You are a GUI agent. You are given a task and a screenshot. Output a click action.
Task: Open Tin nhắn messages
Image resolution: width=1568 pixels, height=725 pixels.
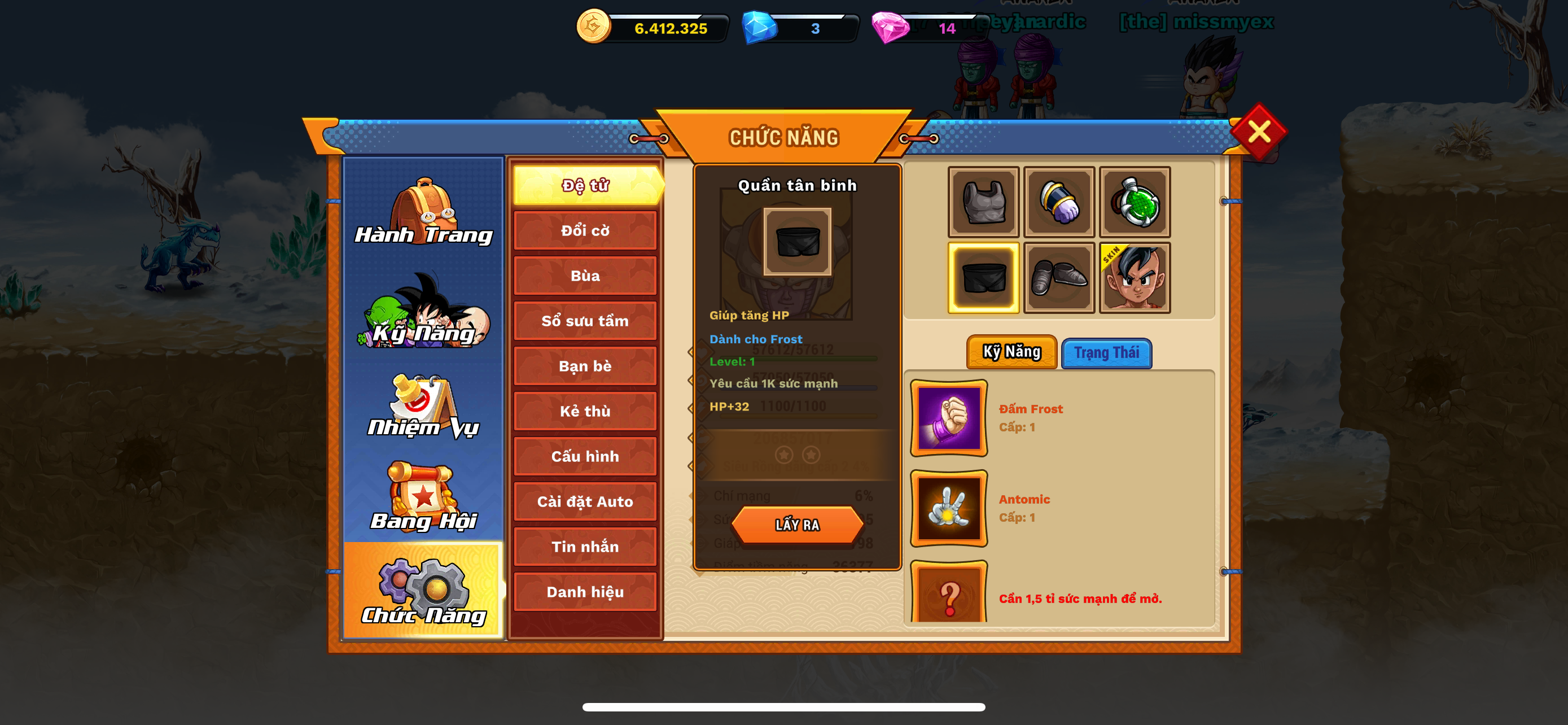(x=585, y=547)
